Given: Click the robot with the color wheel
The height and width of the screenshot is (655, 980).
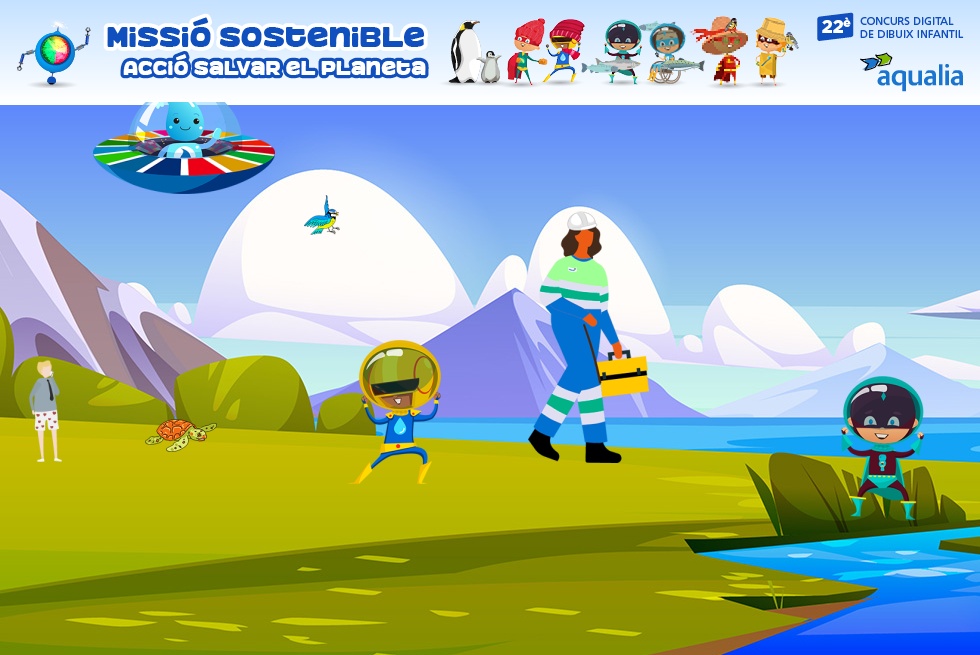Looking at the screenshot, I should pyautogui.click(x=55, y=52).
